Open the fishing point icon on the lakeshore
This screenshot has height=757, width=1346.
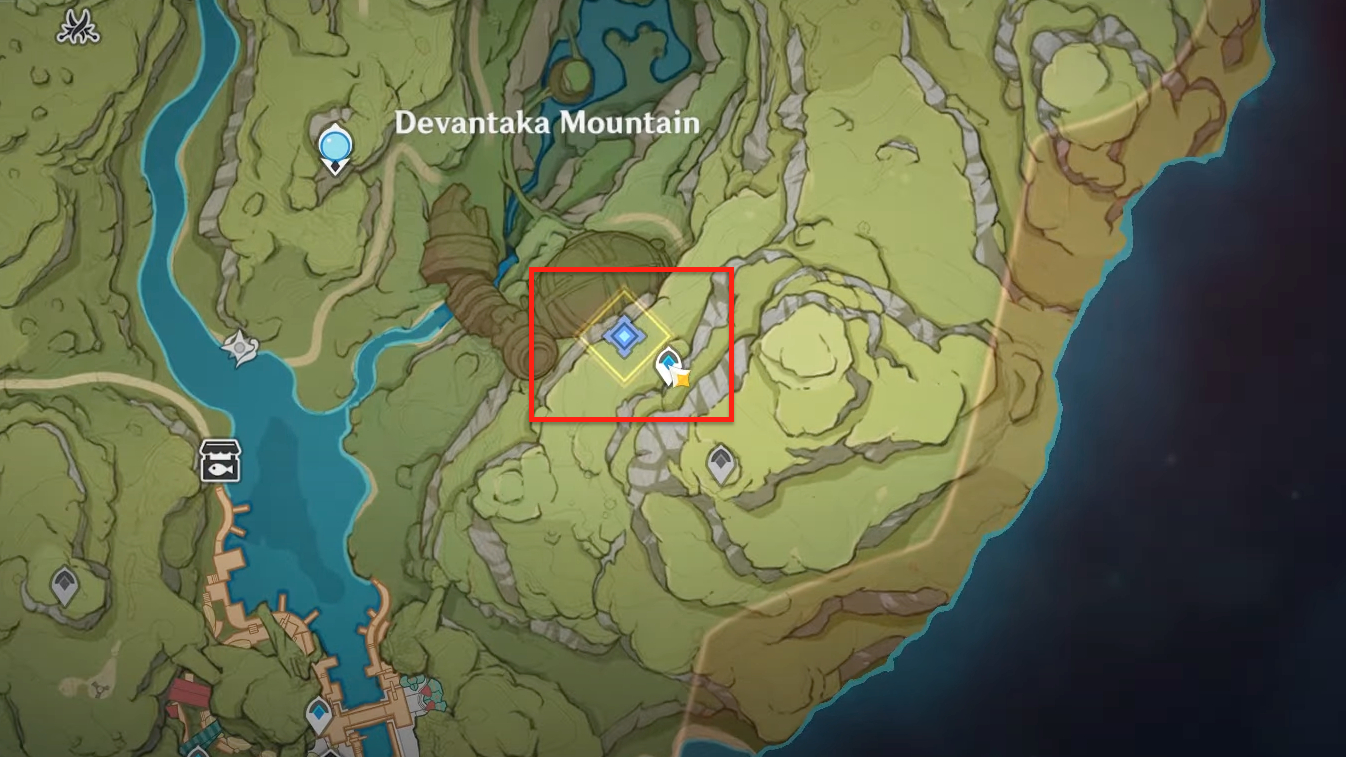pyautogui.click(x=222, y=462)
